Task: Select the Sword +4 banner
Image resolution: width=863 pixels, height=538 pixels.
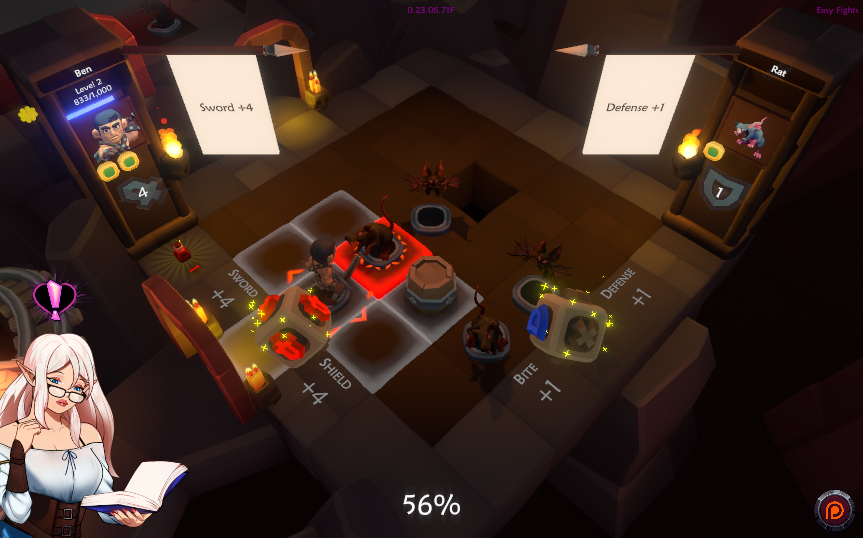Action: coord(222,105)
